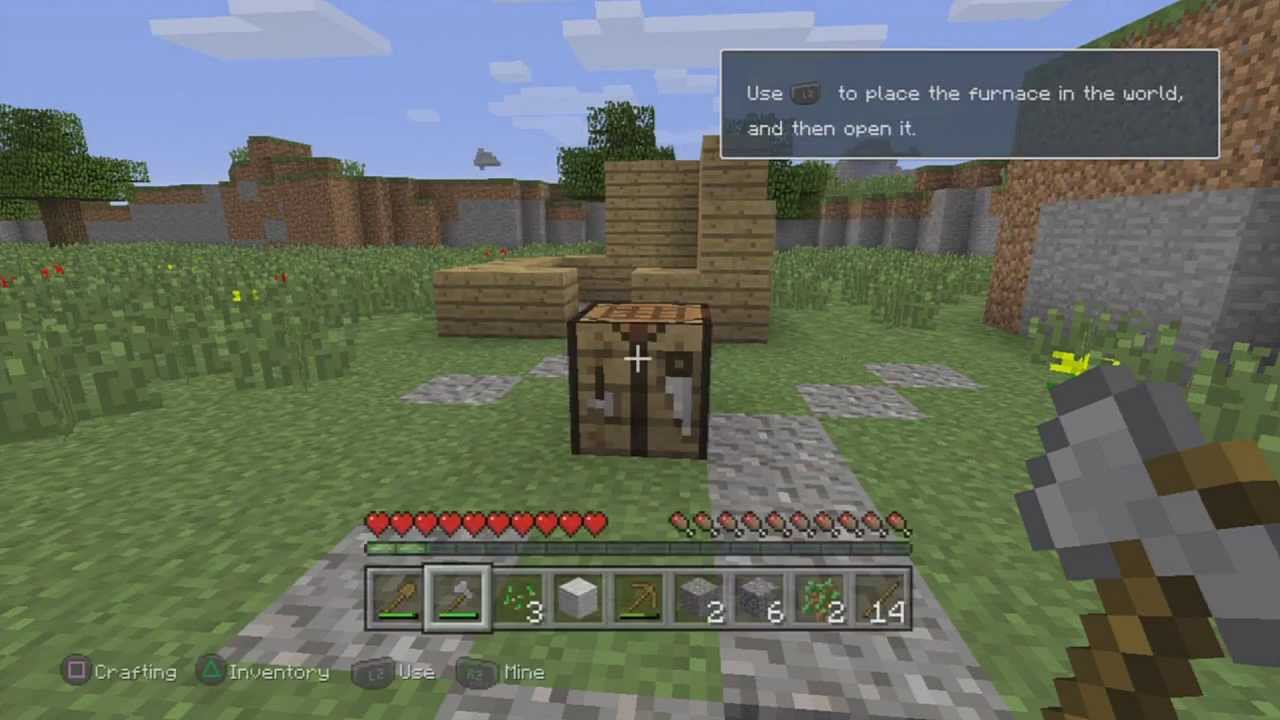Viewport: 1280px width, 720px height.
Task: Select the wooden shovel in the hotbar
Action: coord(398,597)
